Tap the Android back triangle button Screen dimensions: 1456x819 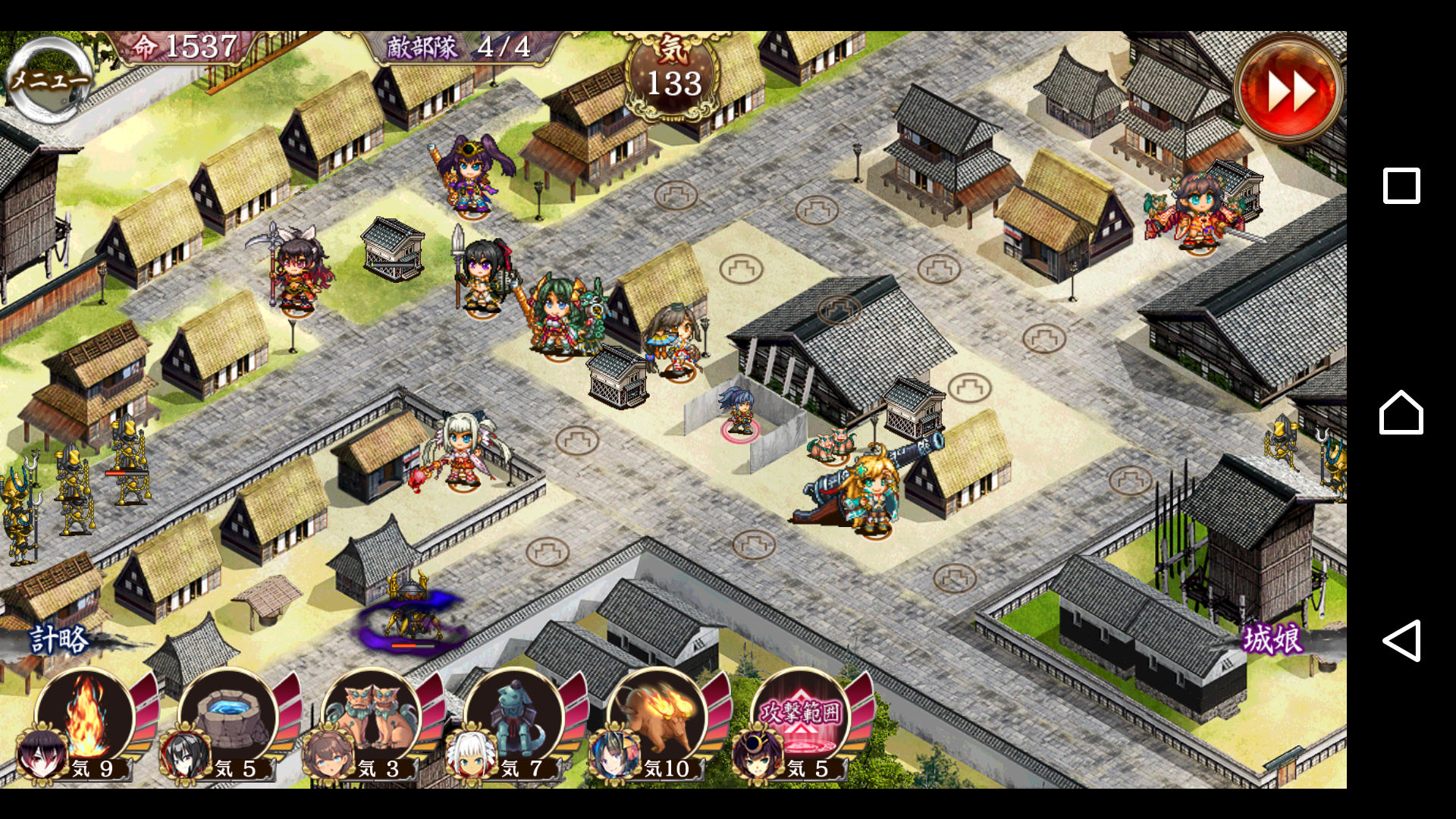1401,641
